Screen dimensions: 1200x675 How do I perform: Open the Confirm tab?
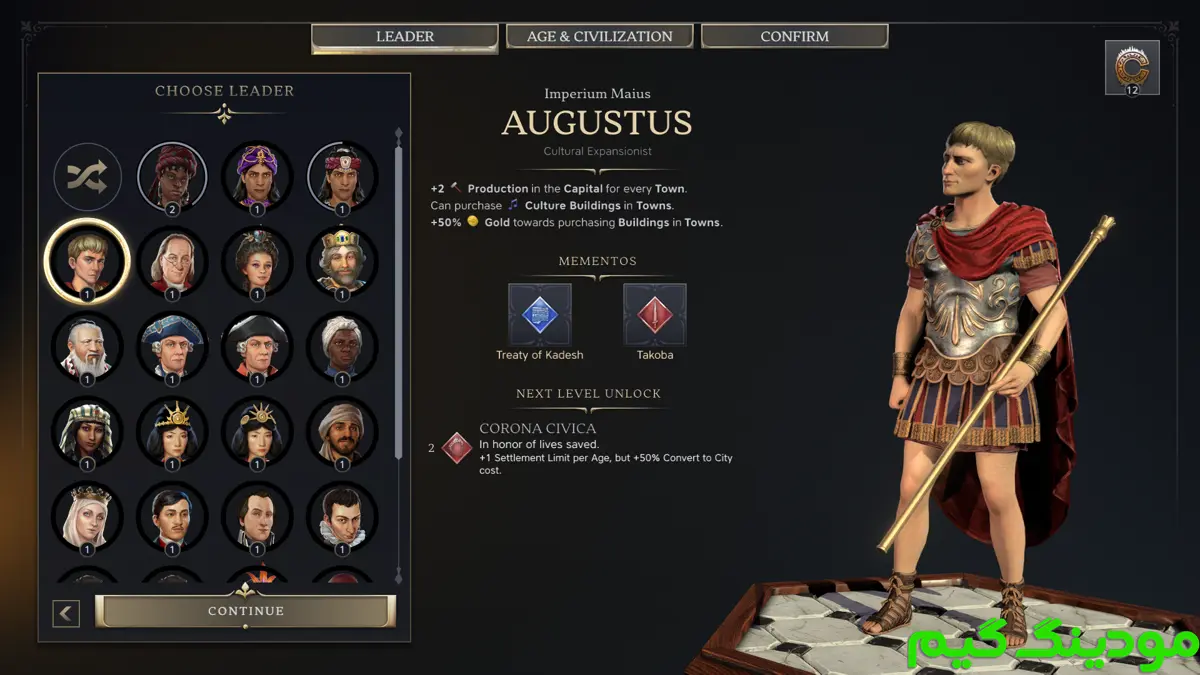pos(794,37)
